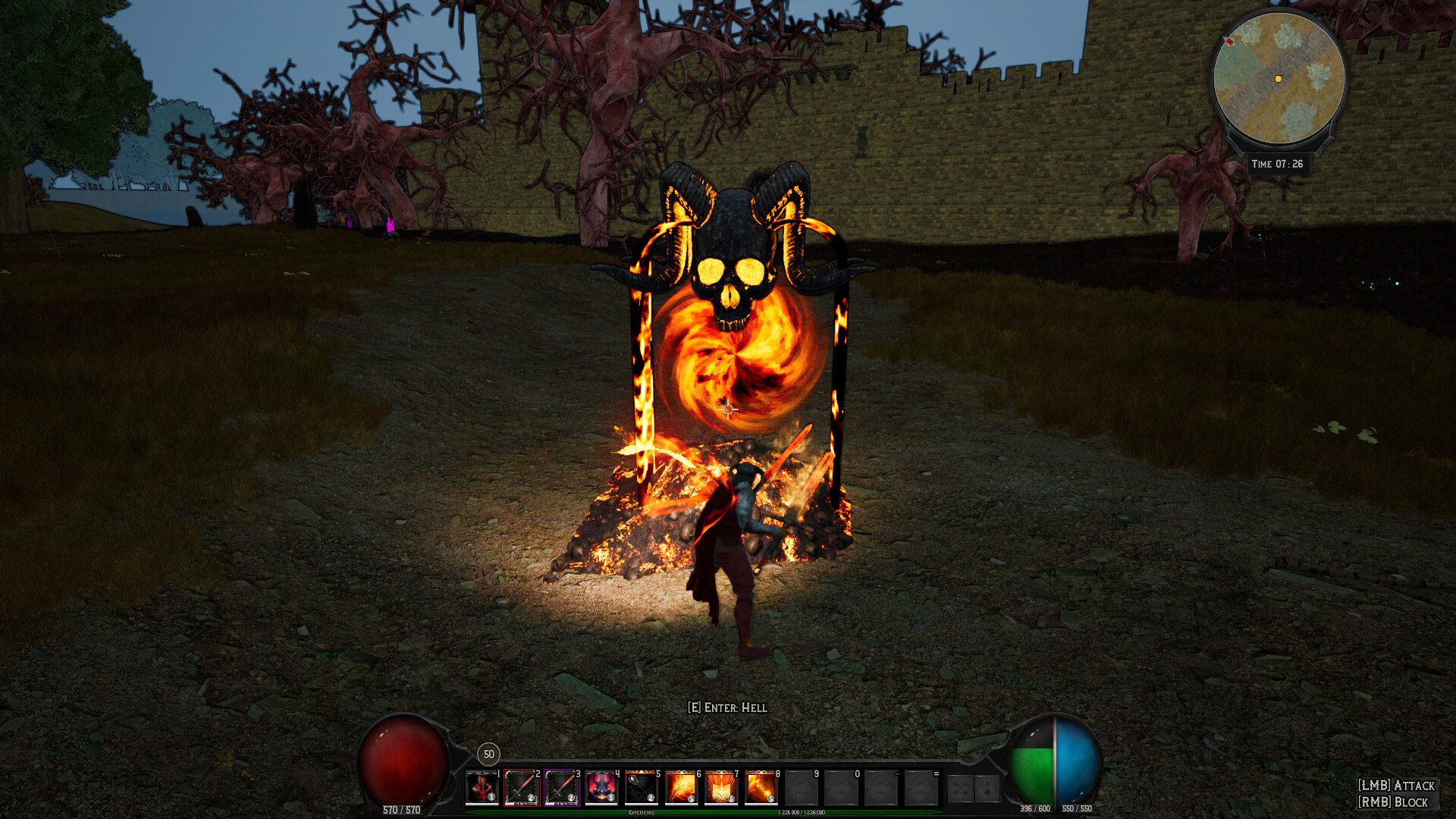Select the purple-framed sword skill in slot 3
Image resolution: width=1456 pixels, height=819 pixels.
561,789
